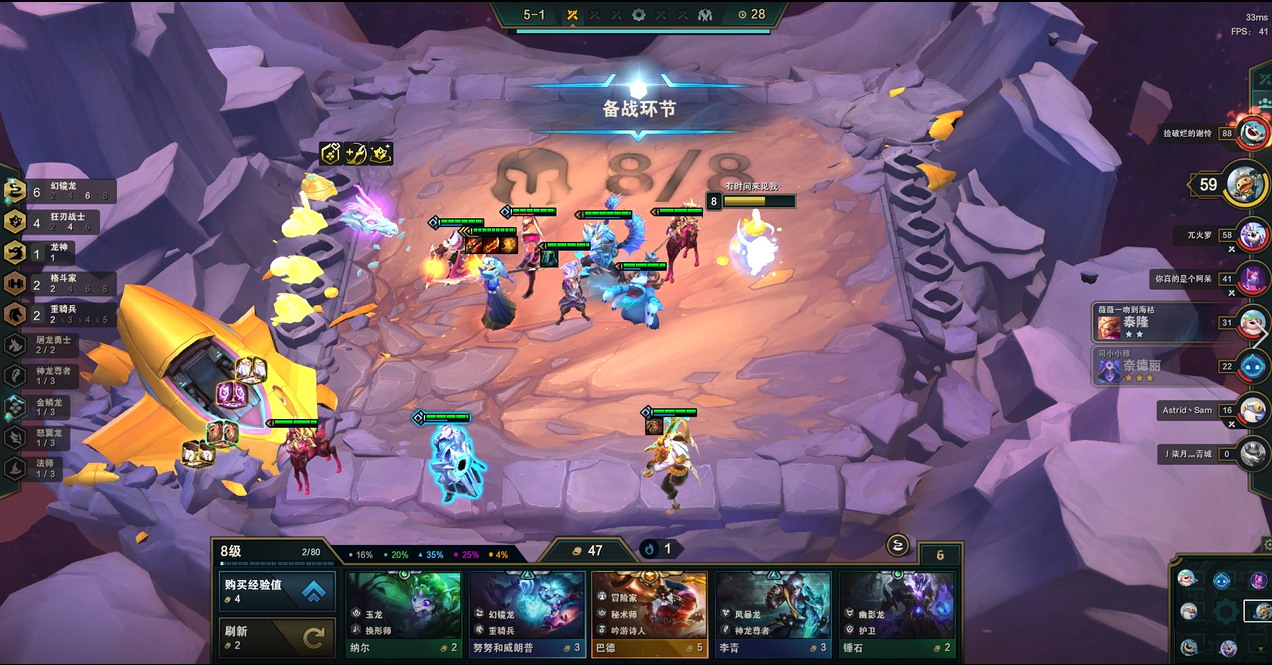Screen dimensions: 1272x665
Task: View the 格斗家 trait
Action: pos(60,284)
